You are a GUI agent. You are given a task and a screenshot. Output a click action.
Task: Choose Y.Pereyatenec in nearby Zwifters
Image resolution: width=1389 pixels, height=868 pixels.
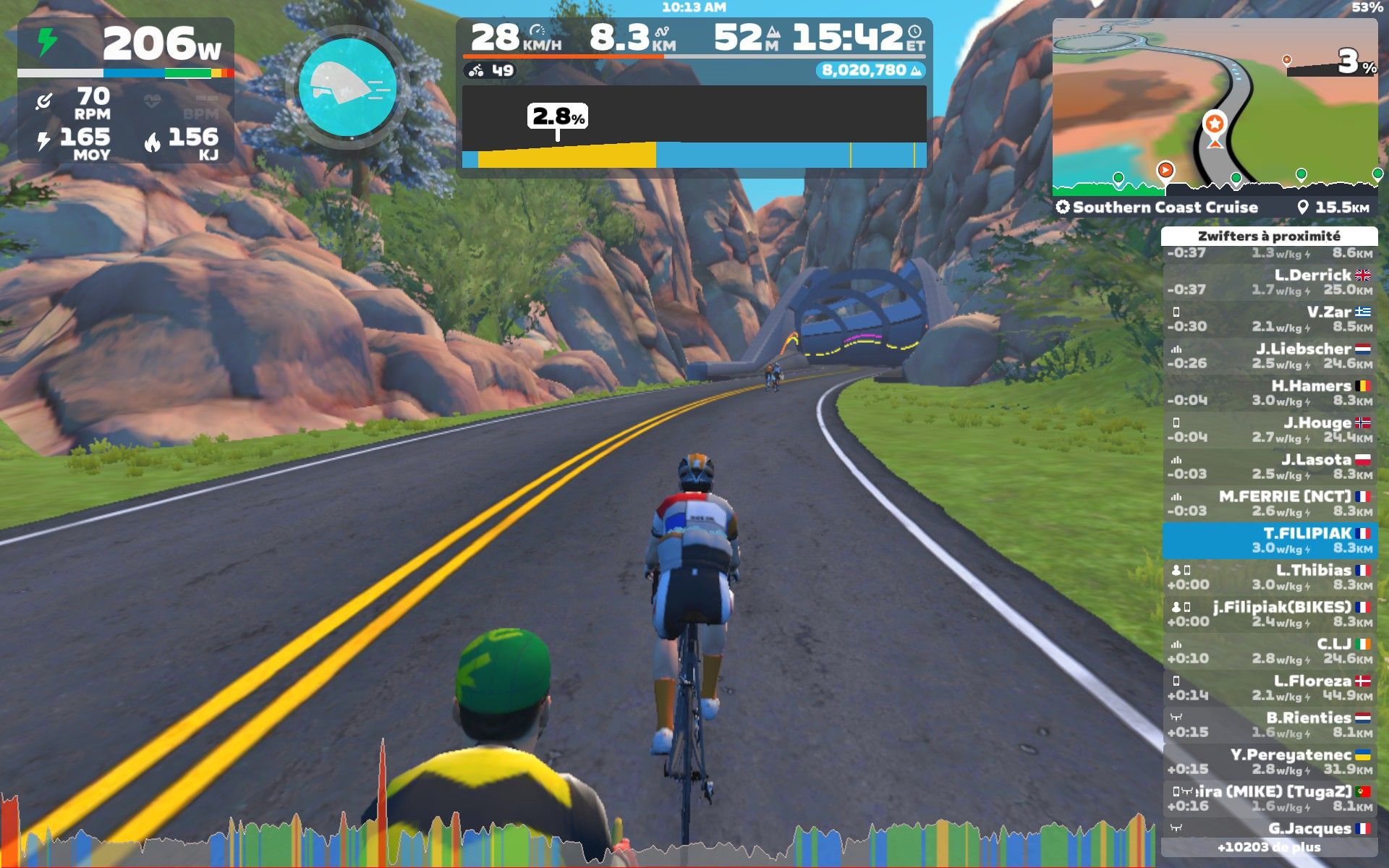pyautogui.click(x=1270, y=762)
